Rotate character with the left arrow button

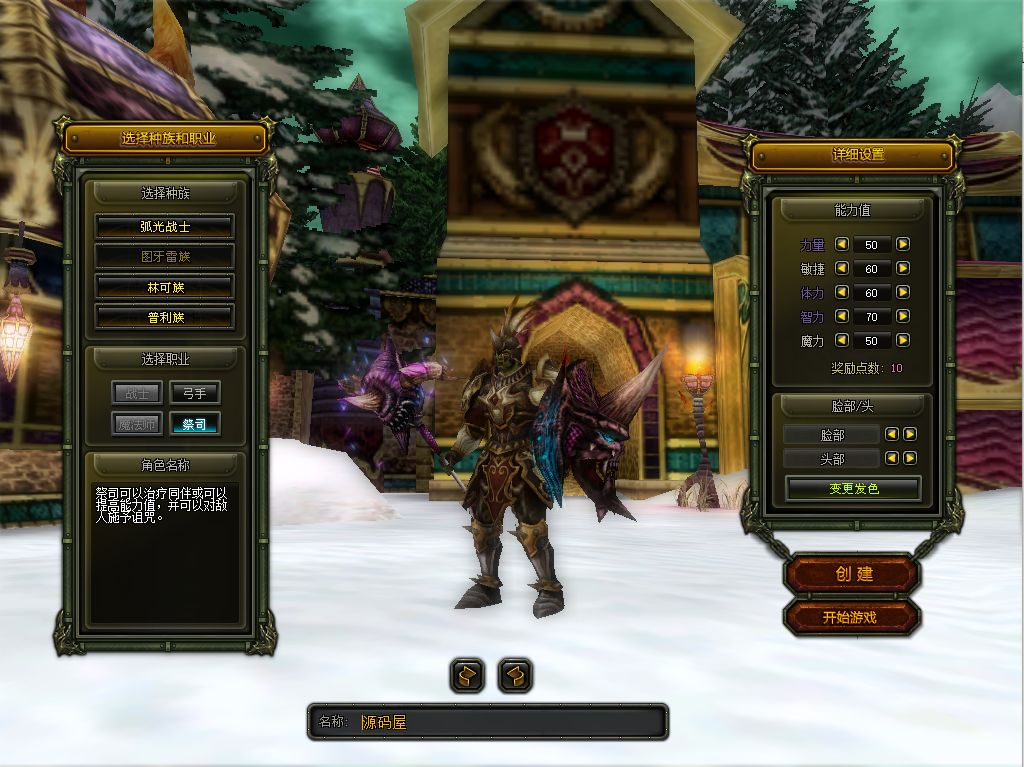point(467,676)
